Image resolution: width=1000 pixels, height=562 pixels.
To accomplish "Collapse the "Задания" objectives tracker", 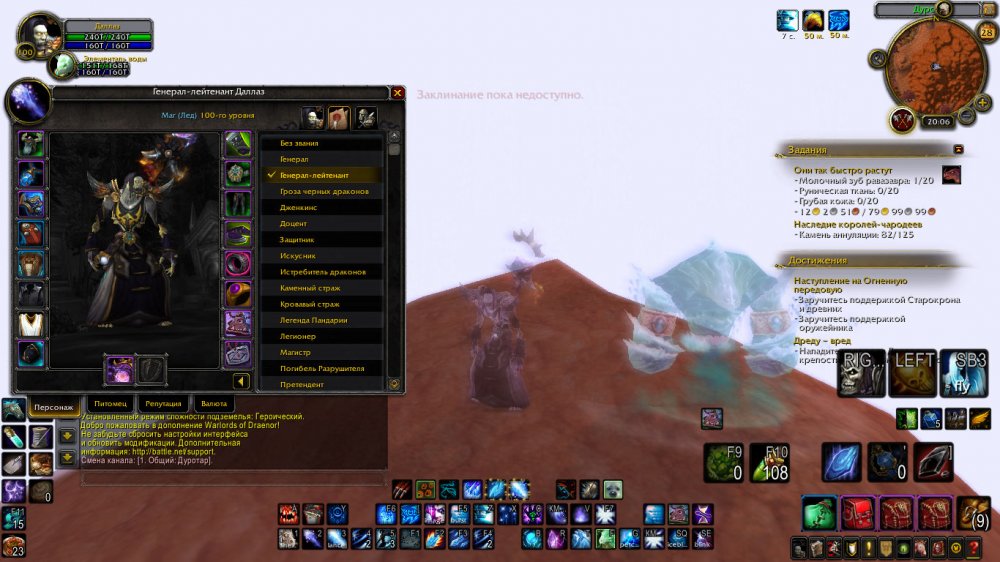I will coord(959,149).
